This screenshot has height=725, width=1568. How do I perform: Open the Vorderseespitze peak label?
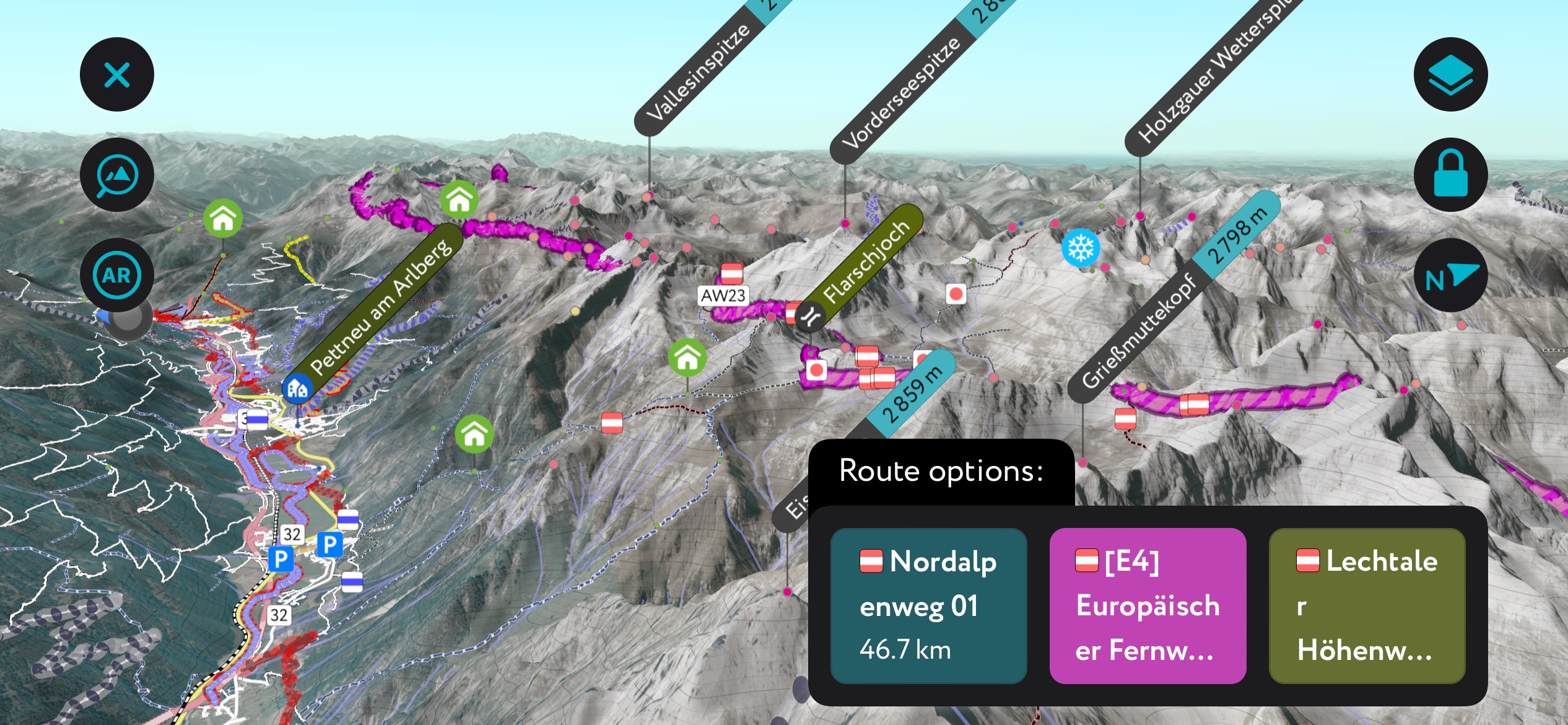click(x=901, y=93)
